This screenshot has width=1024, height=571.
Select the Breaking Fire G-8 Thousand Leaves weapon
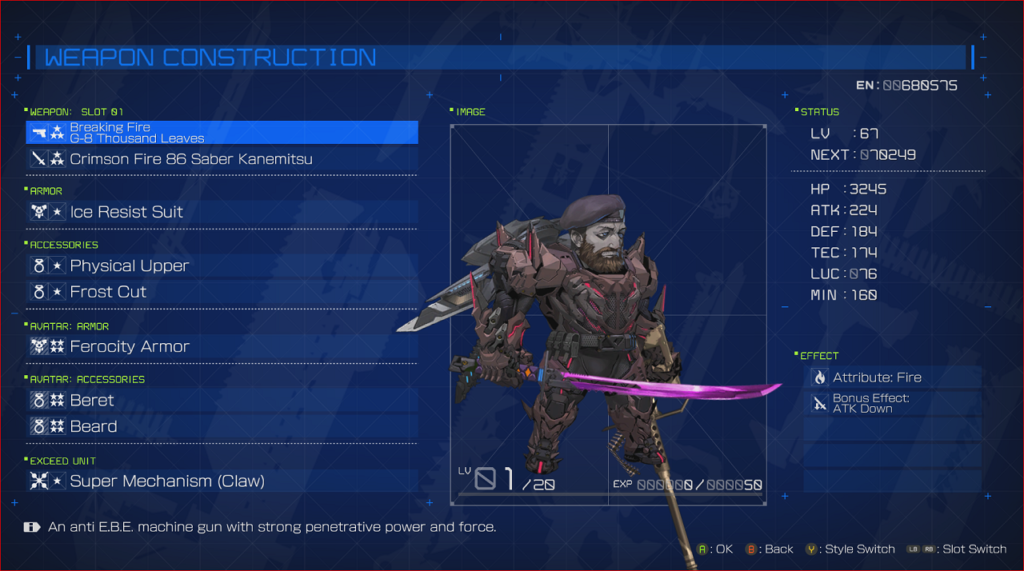click(x=222, y=132)
